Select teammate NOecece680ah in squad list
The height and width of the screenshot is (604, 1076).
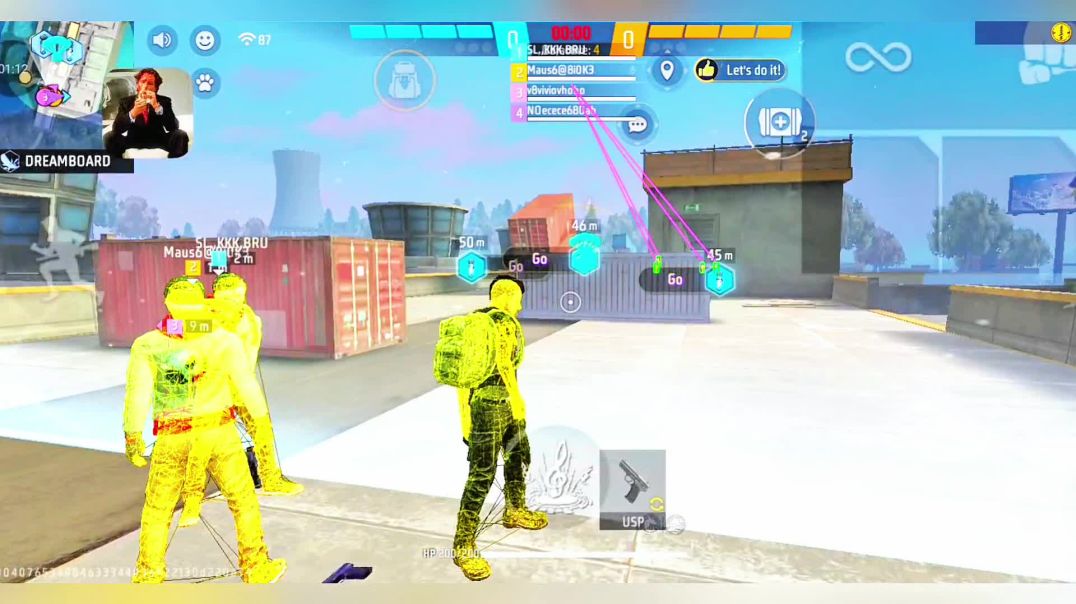tap(574, 113)
